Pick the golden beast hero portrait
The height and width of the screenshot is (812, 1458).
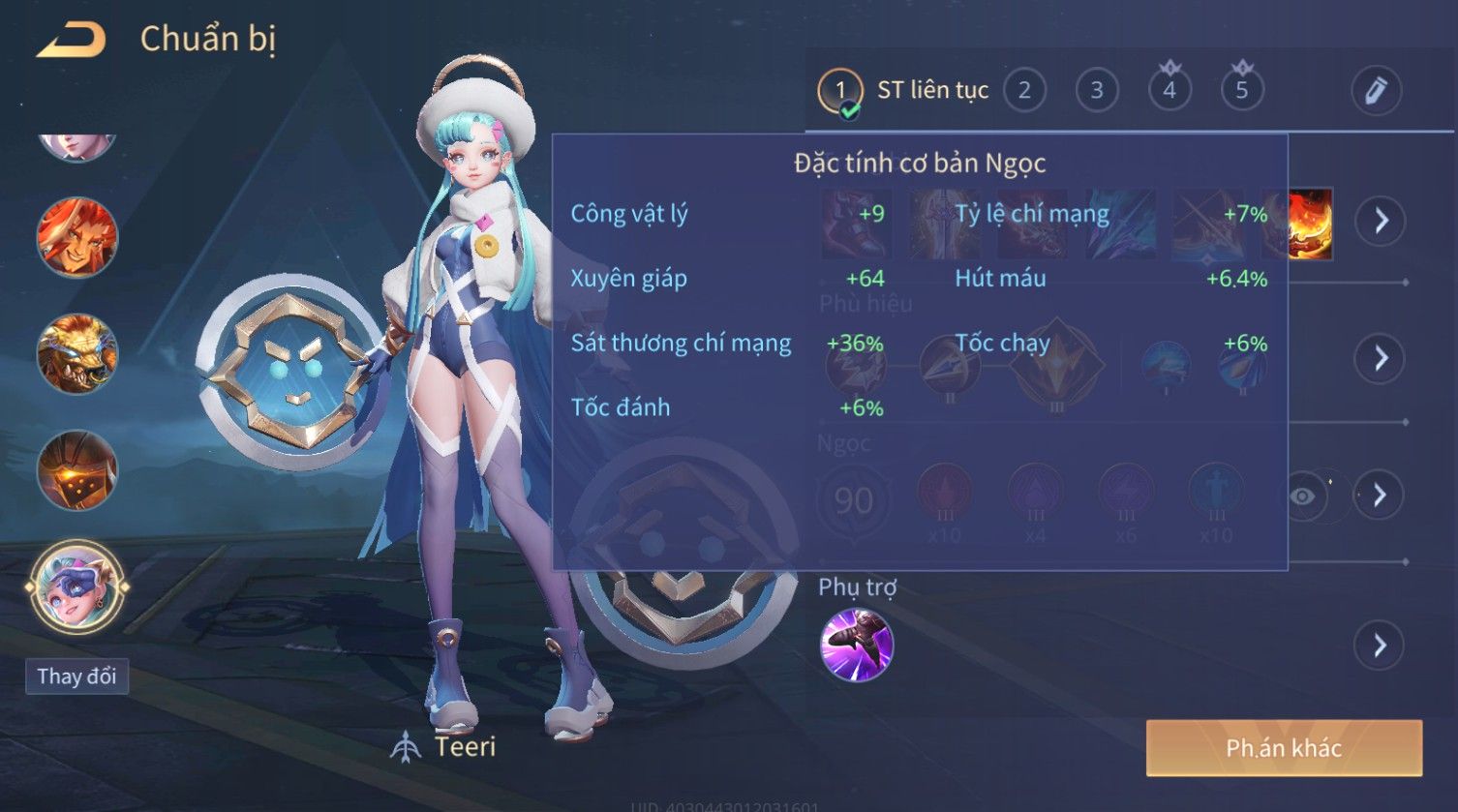(x=76, y=353)
